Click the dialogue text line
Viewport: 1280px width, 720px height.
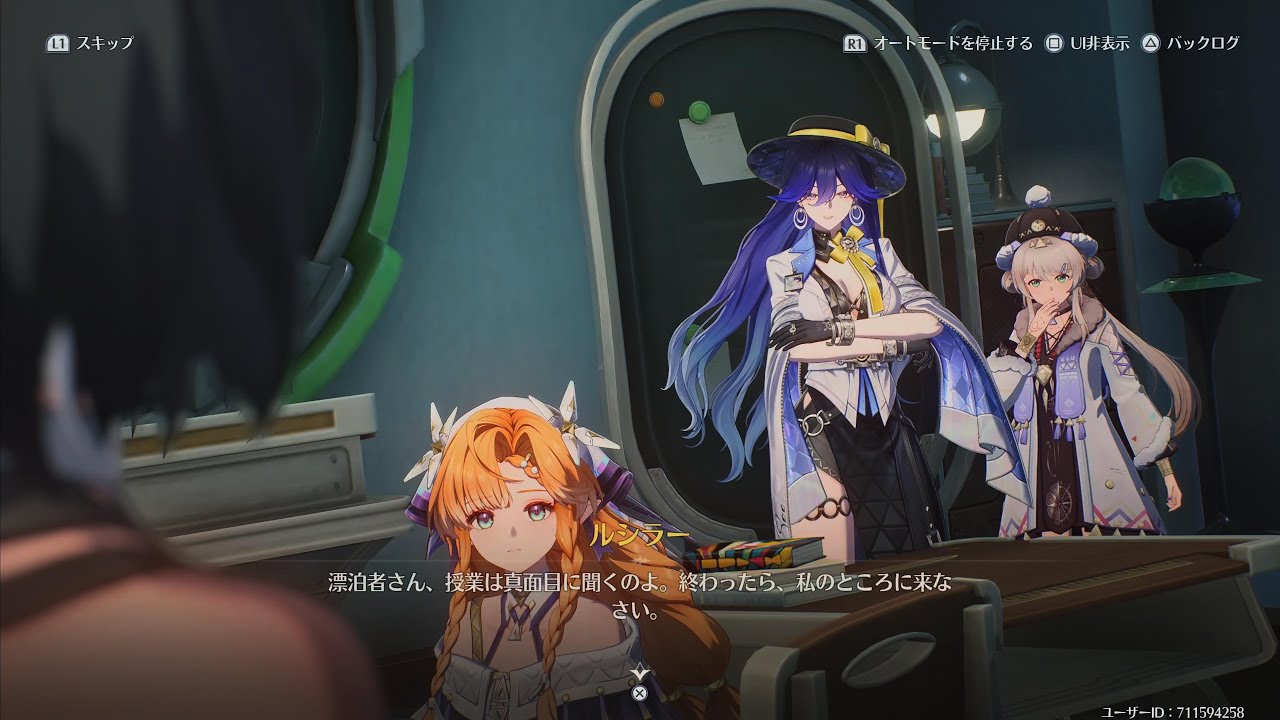coord(640,581)
